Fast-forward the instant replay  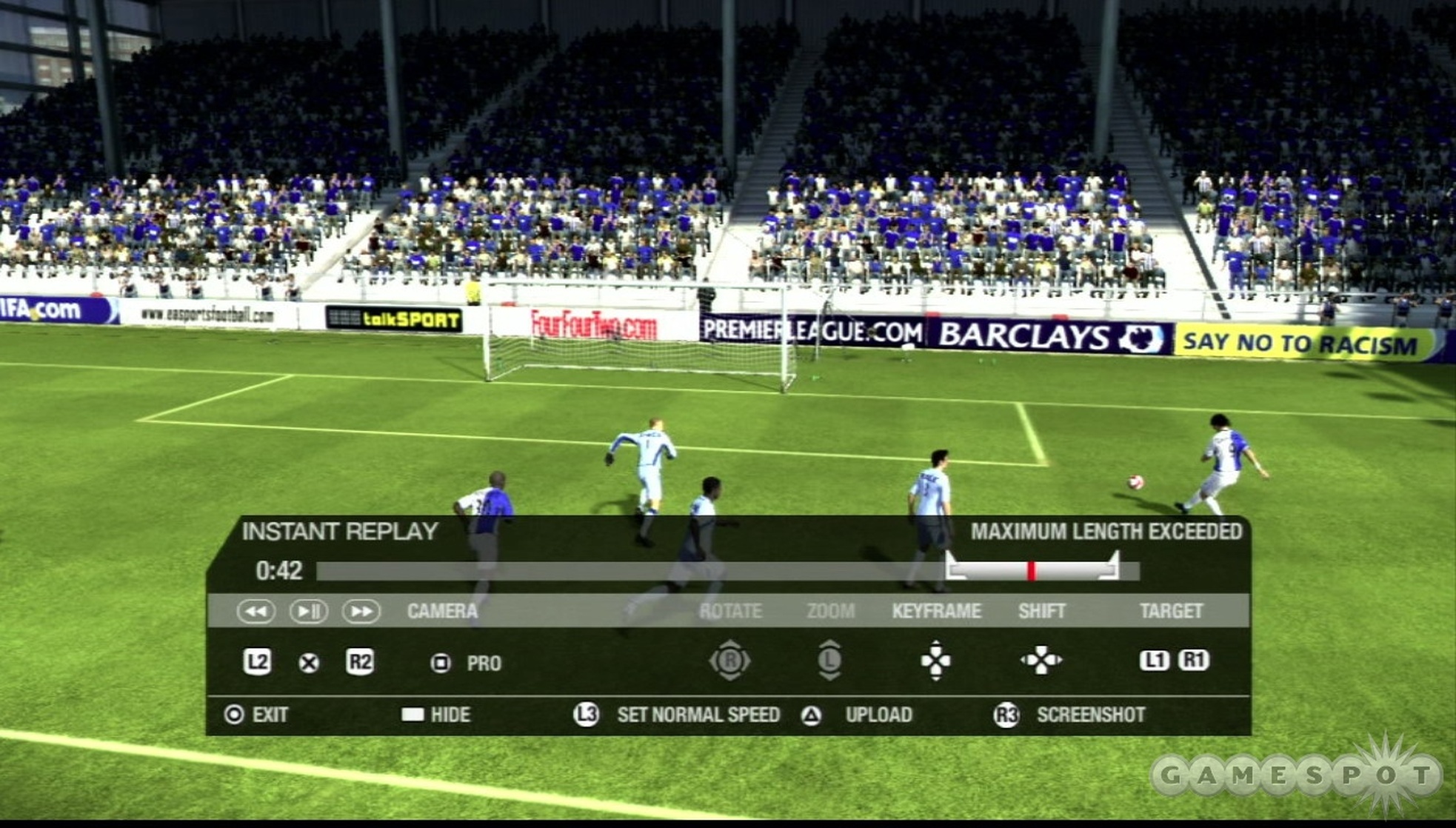361,611
